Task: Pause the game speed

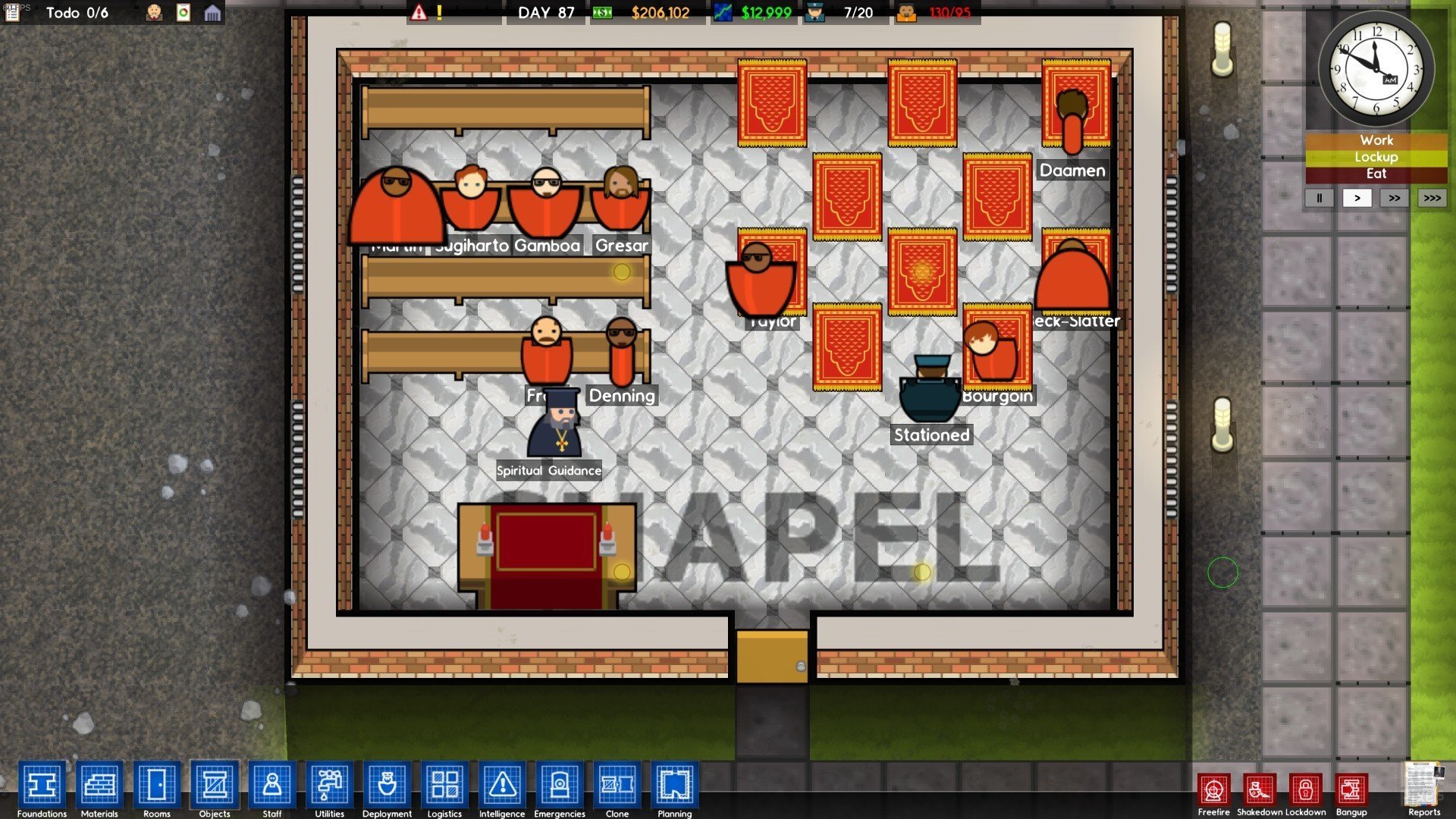Action: [1319, 198]
